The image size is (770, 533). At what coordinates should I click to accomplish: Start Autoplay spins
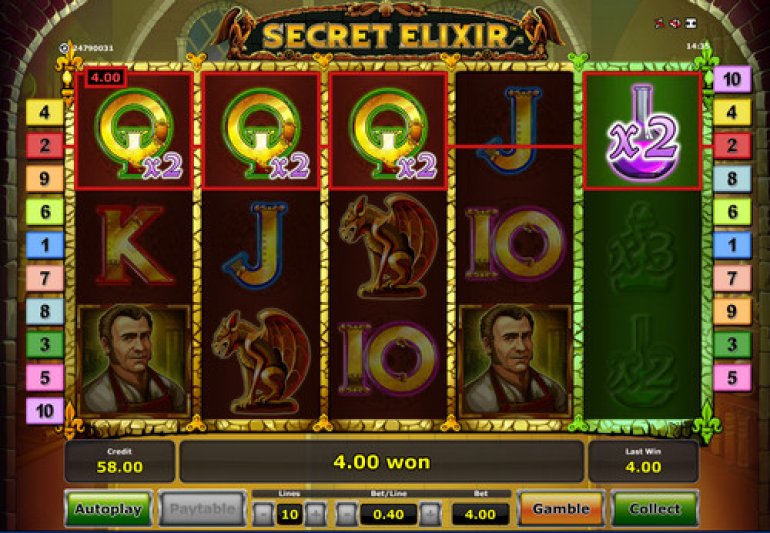pos(109,508)
